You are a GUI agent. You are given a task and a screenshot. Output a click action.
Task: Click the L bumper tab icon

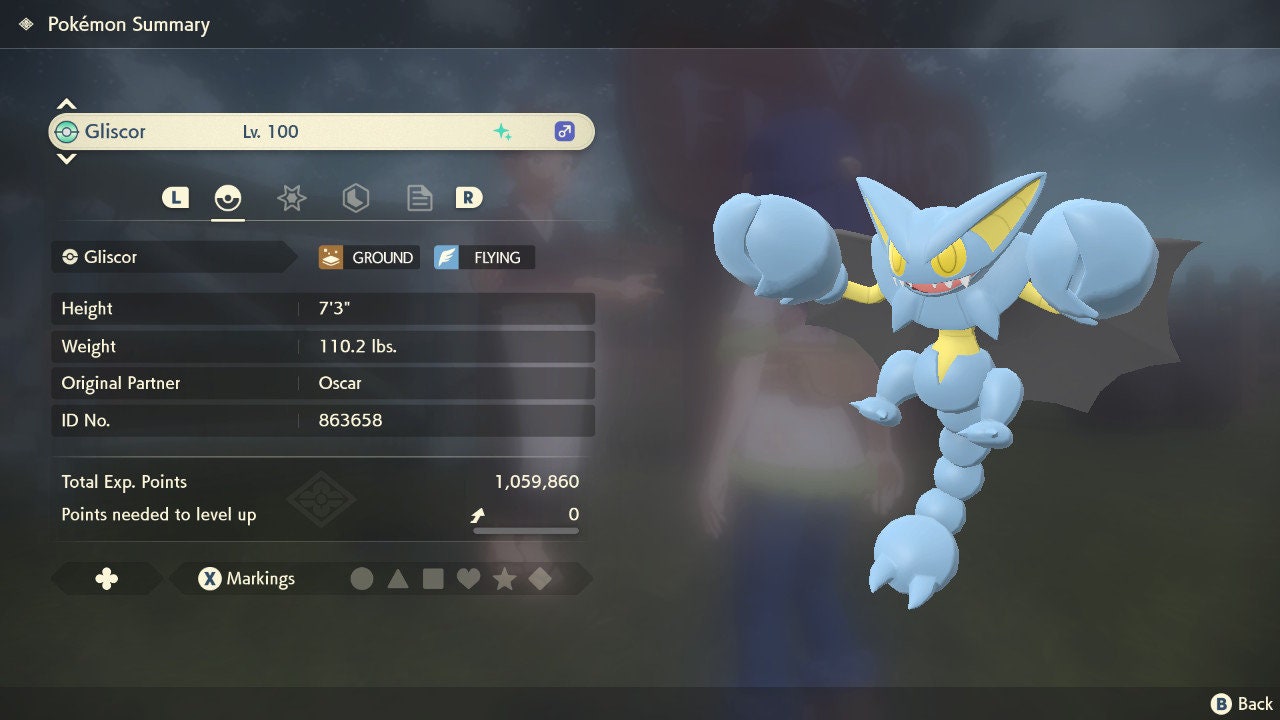[176, 198]
